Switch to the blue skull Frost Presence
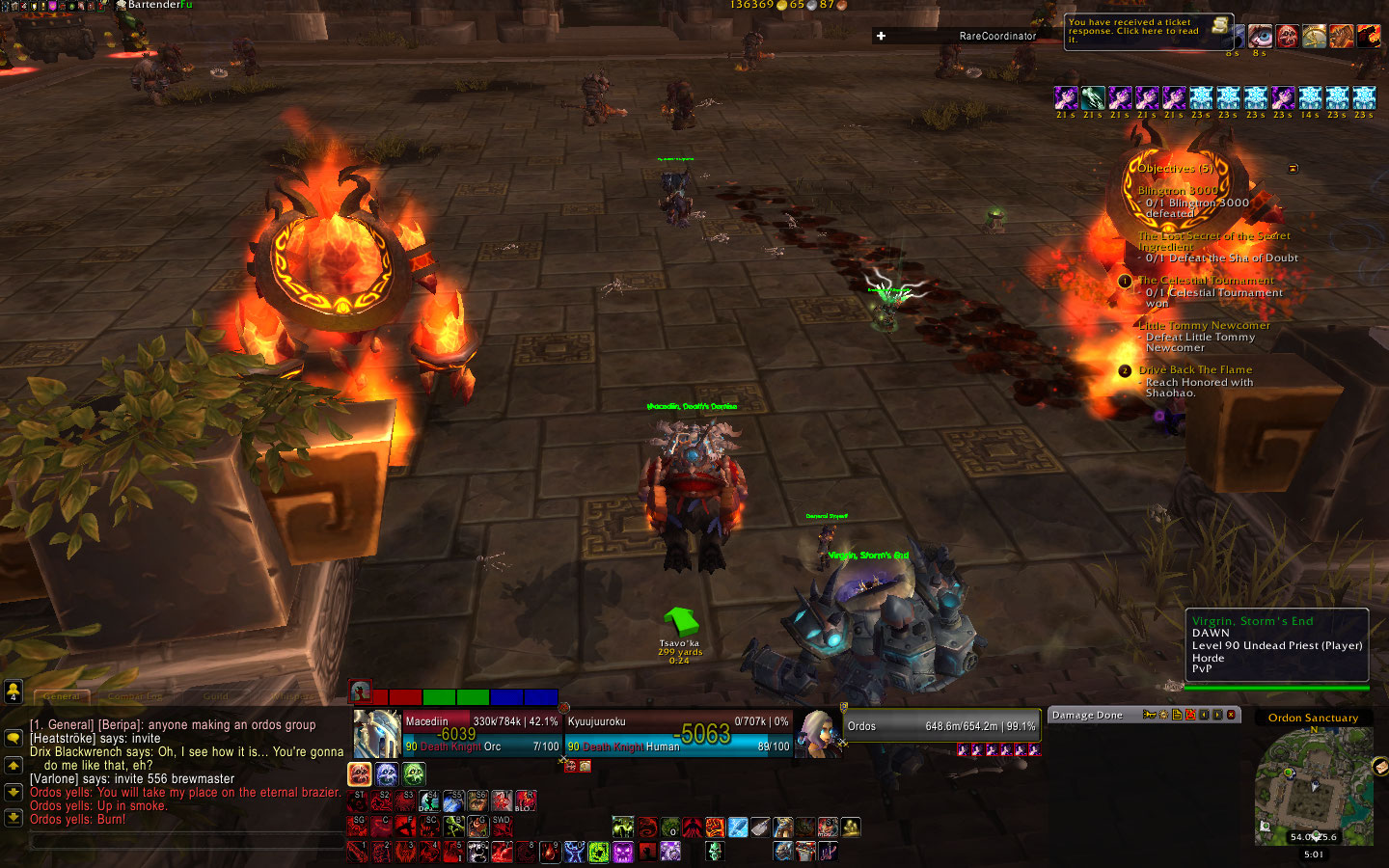This screenshot has width=1389, height=868. pos(387,773)
